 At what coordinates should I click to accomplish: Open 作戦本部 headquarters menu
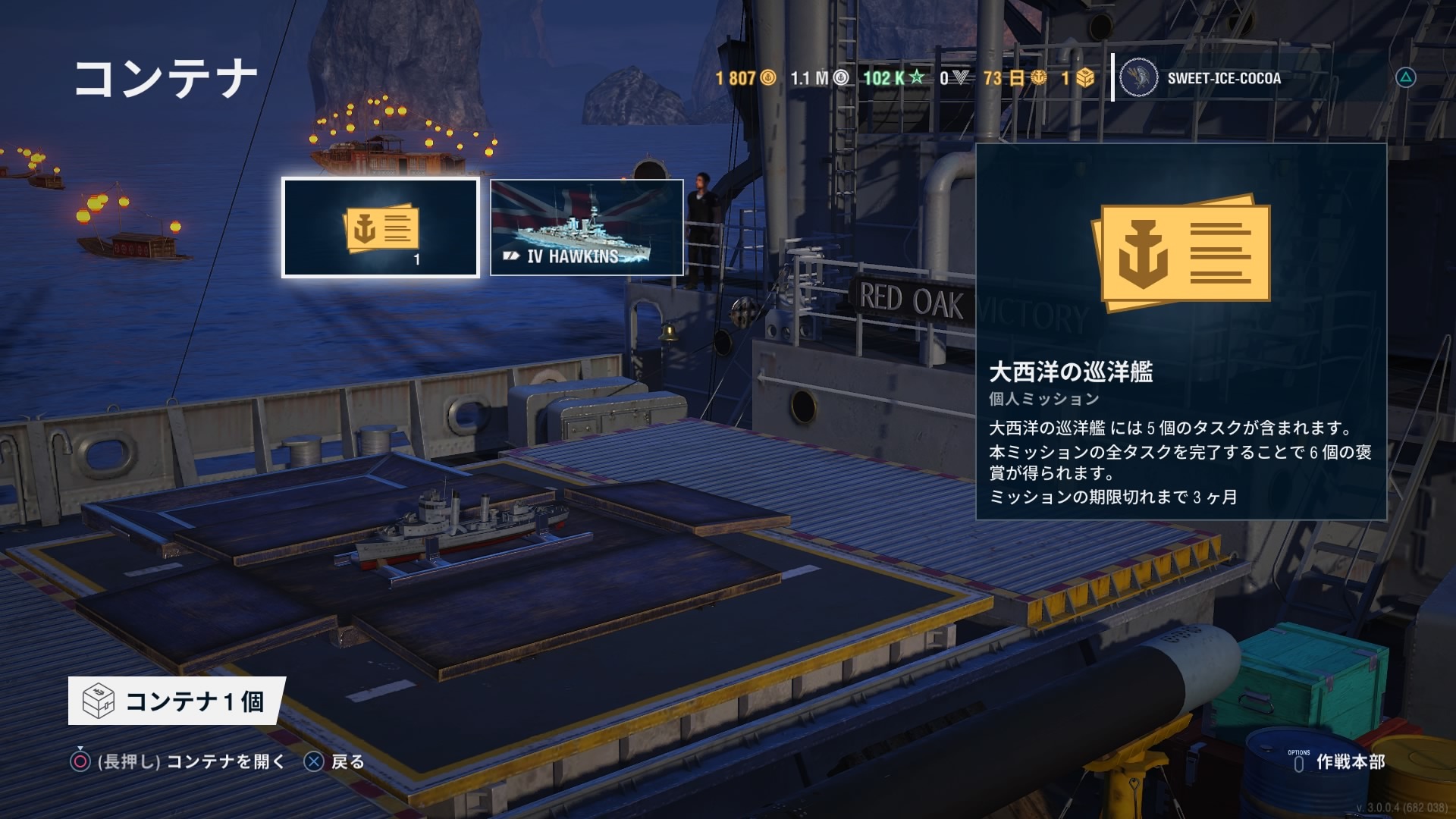click(1338, 761)
